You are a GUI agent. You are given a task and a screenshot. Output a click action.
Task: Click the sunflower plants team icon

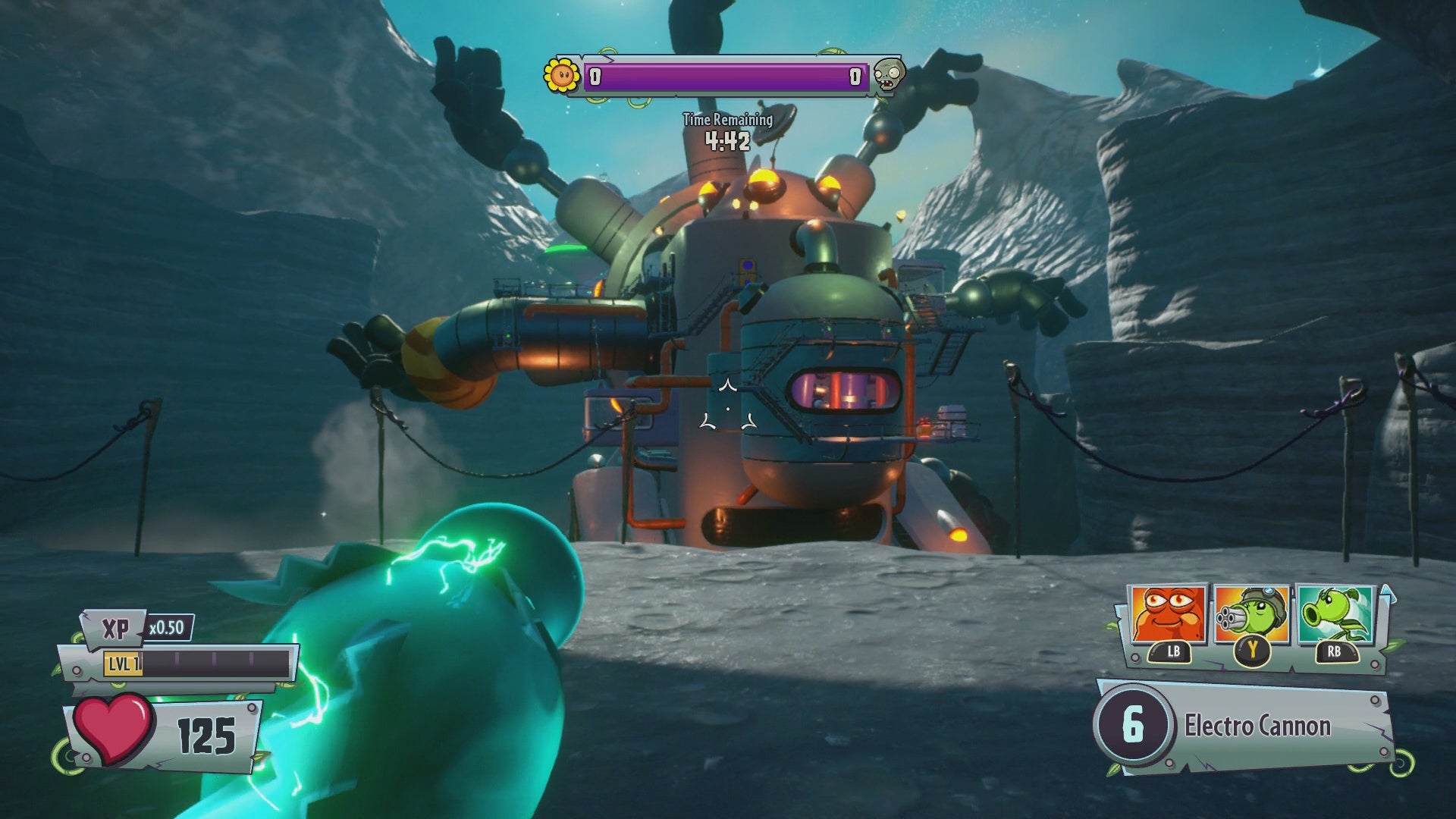coord(561,74)
